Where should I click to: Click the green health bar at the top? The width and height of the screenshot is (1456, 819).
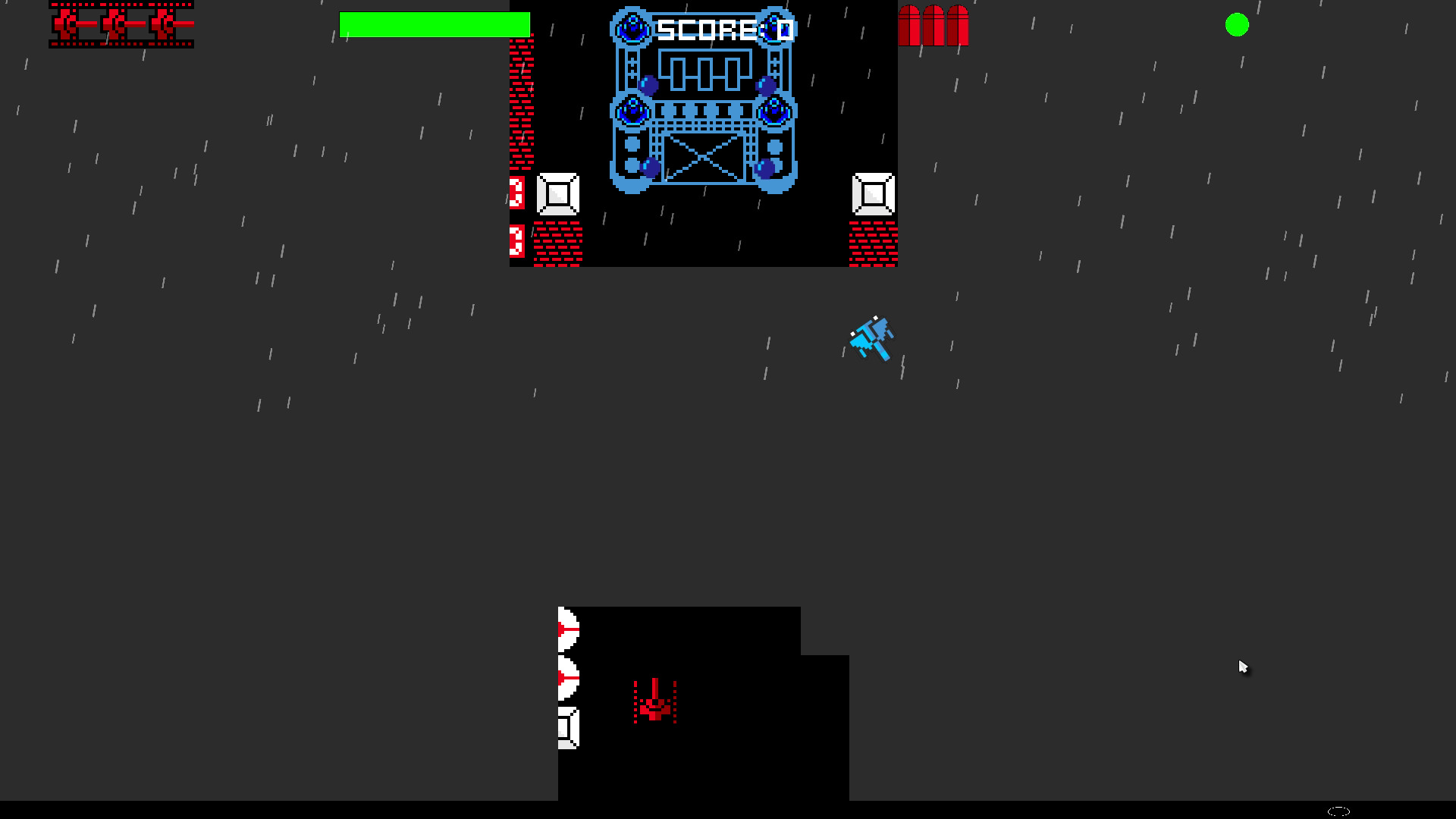coord(436,25)
